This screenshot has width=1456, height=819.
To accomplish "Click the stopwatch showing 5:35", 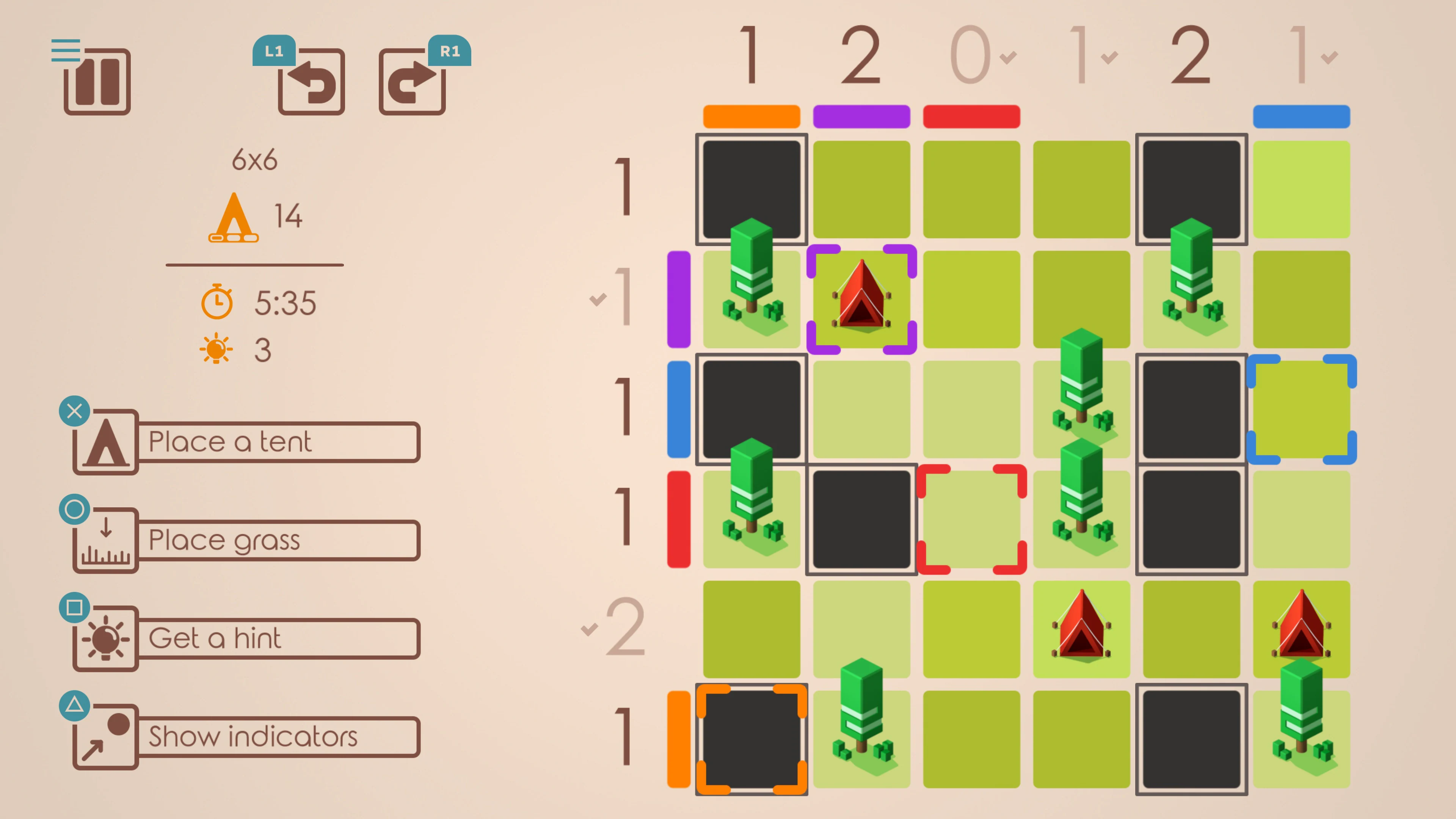I will [220, 303].
